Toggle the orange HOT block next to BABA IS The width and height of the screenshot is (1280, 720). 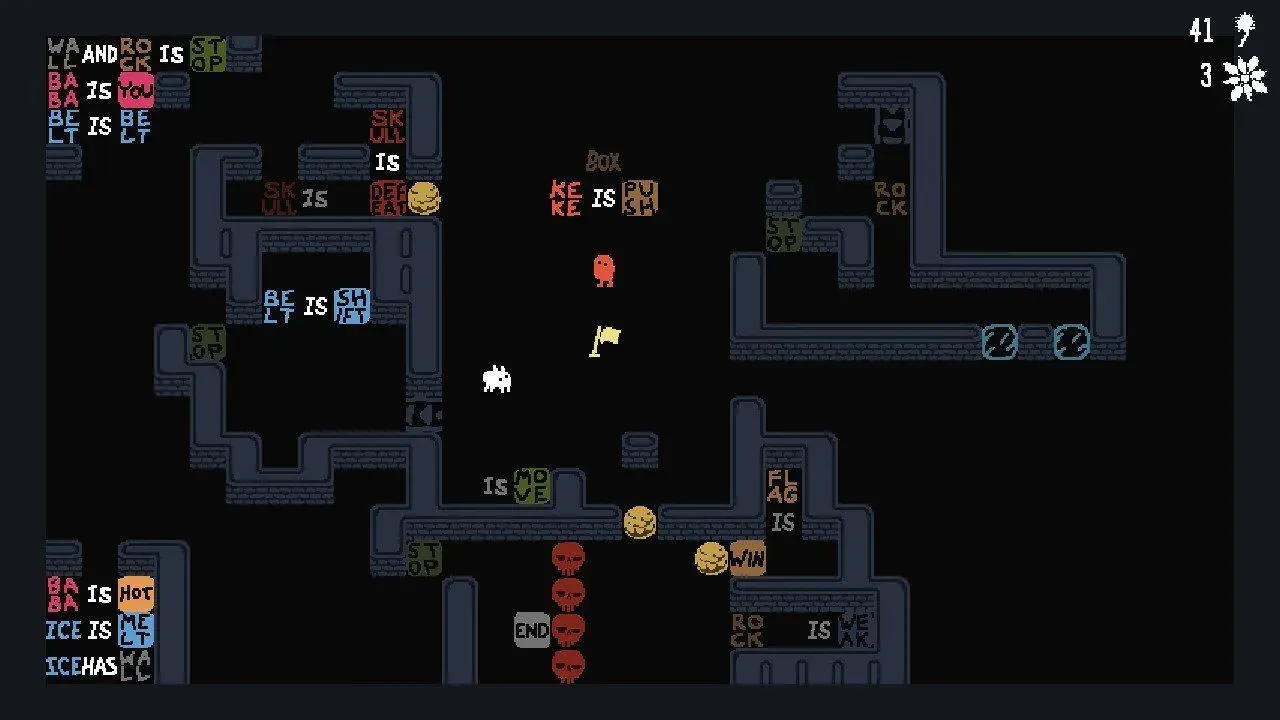click(137, 593)
